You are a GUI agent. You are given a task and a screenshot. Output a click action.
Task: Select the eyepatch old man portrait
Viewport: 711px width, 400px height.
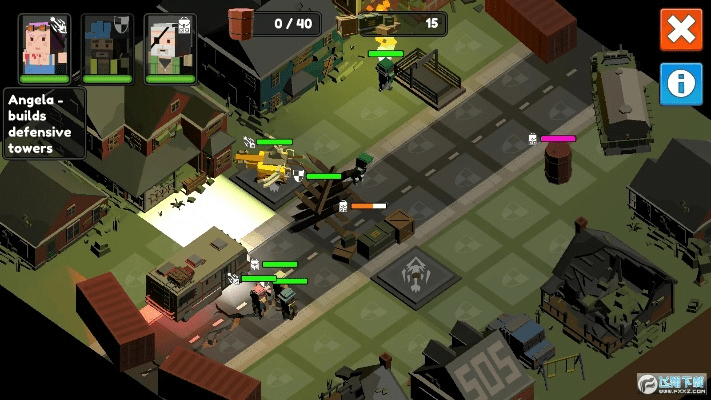(x=168, y=46)
